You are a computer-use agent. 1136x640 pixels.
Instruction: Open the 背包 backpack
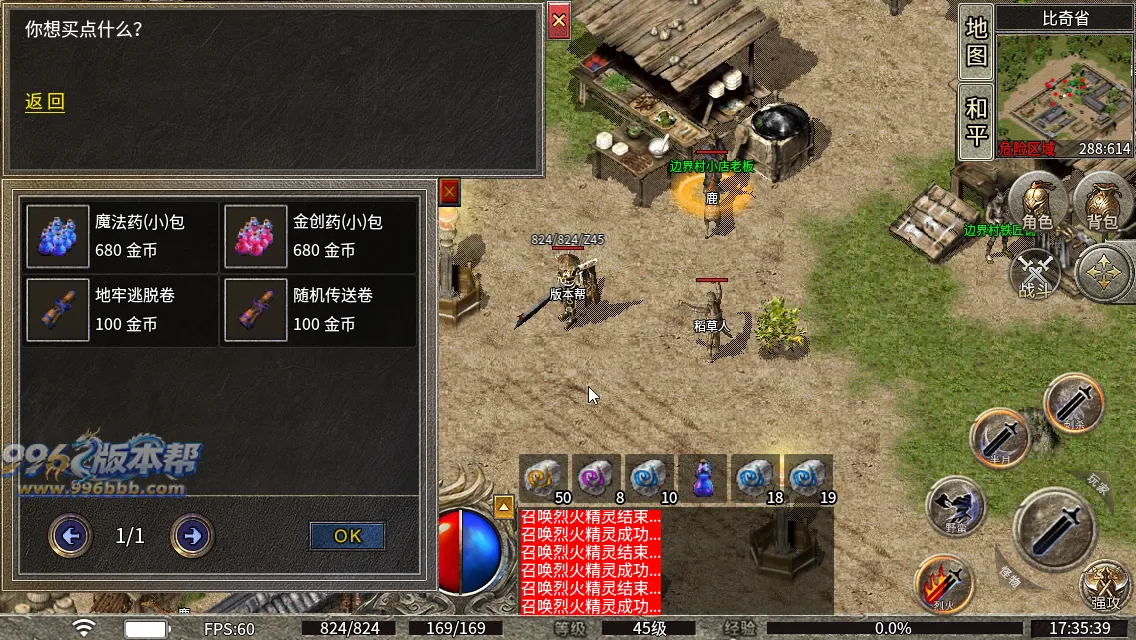pyautogui.click(x=1101, y=204)
